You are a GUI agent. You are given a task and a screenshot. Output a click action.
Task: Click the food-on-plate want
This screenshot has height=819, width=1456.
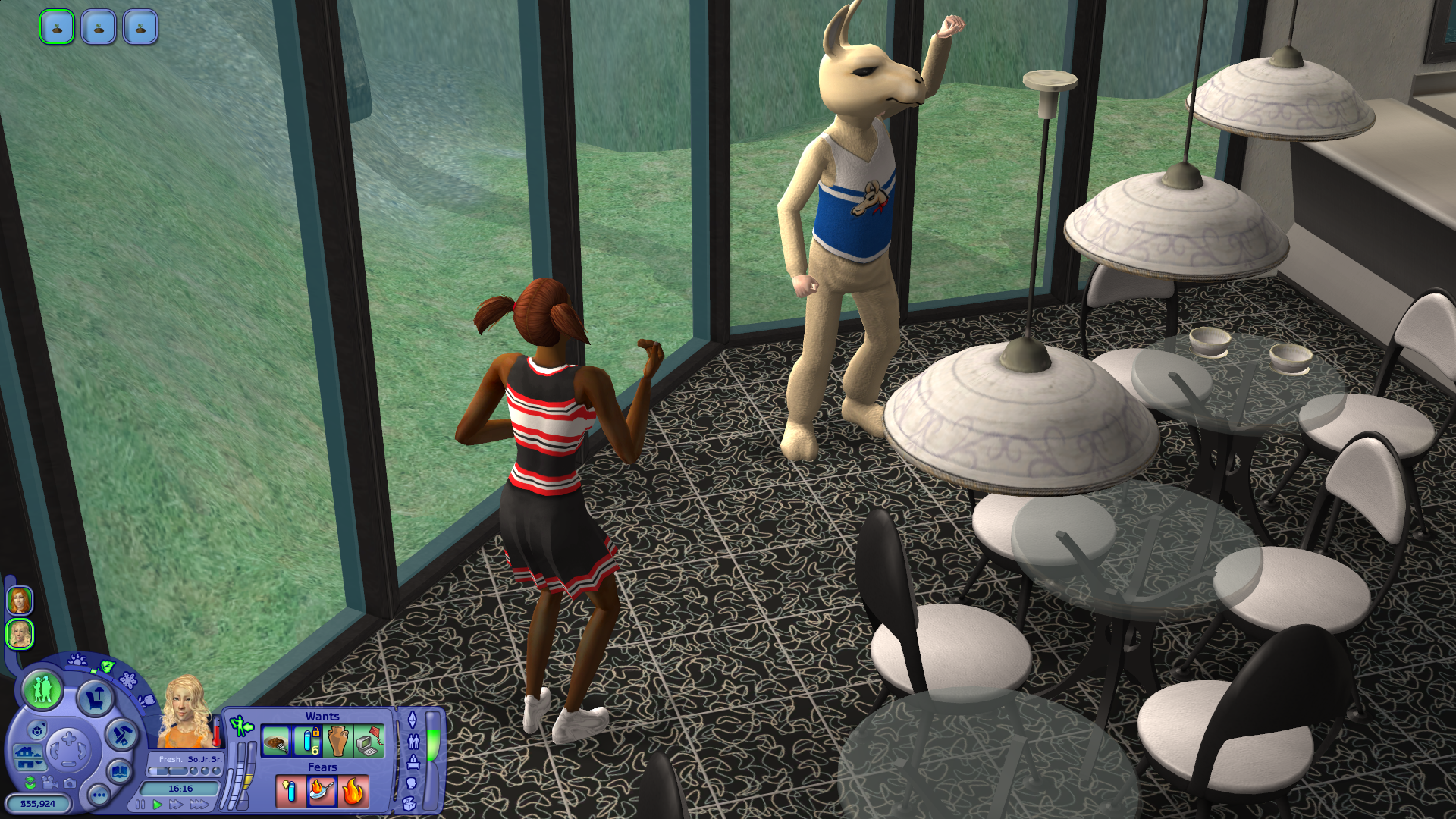point(276,741)
